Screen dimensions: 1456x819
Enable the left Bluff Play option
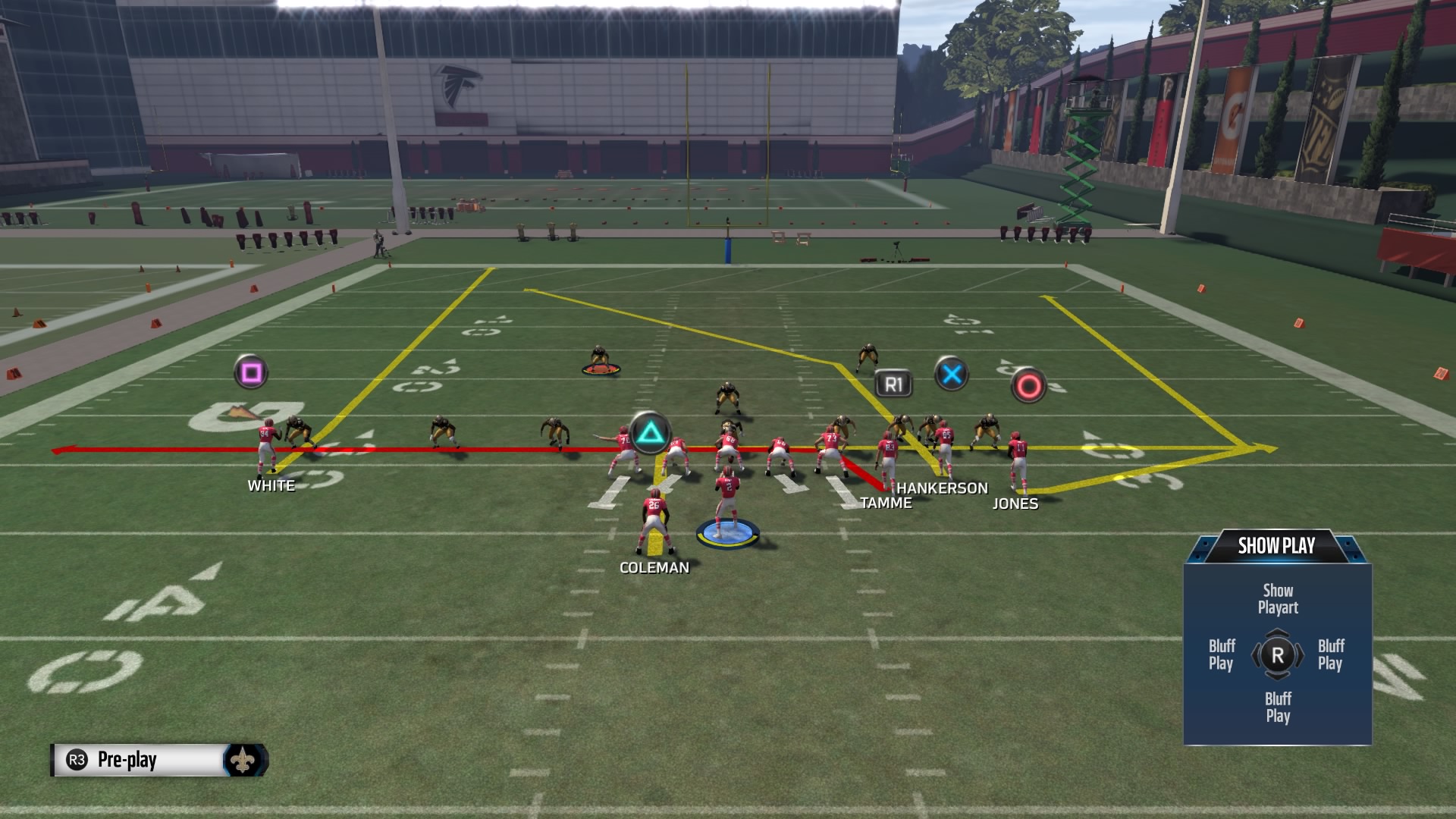point(1221,655)
